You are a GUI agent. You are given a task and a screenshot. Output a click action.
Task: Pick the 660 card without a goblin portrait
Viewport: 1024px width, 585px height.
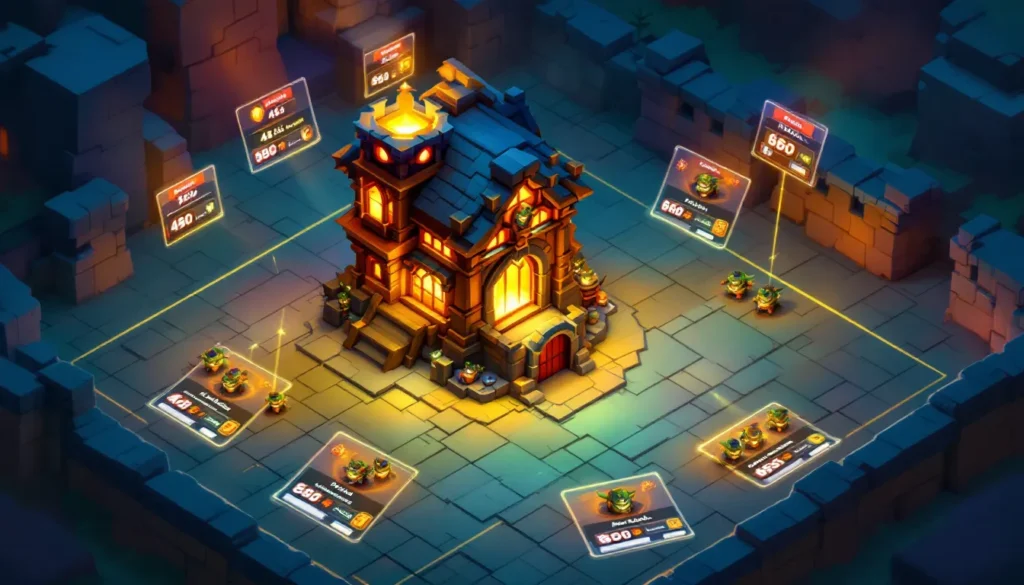[x=789, y=141]
